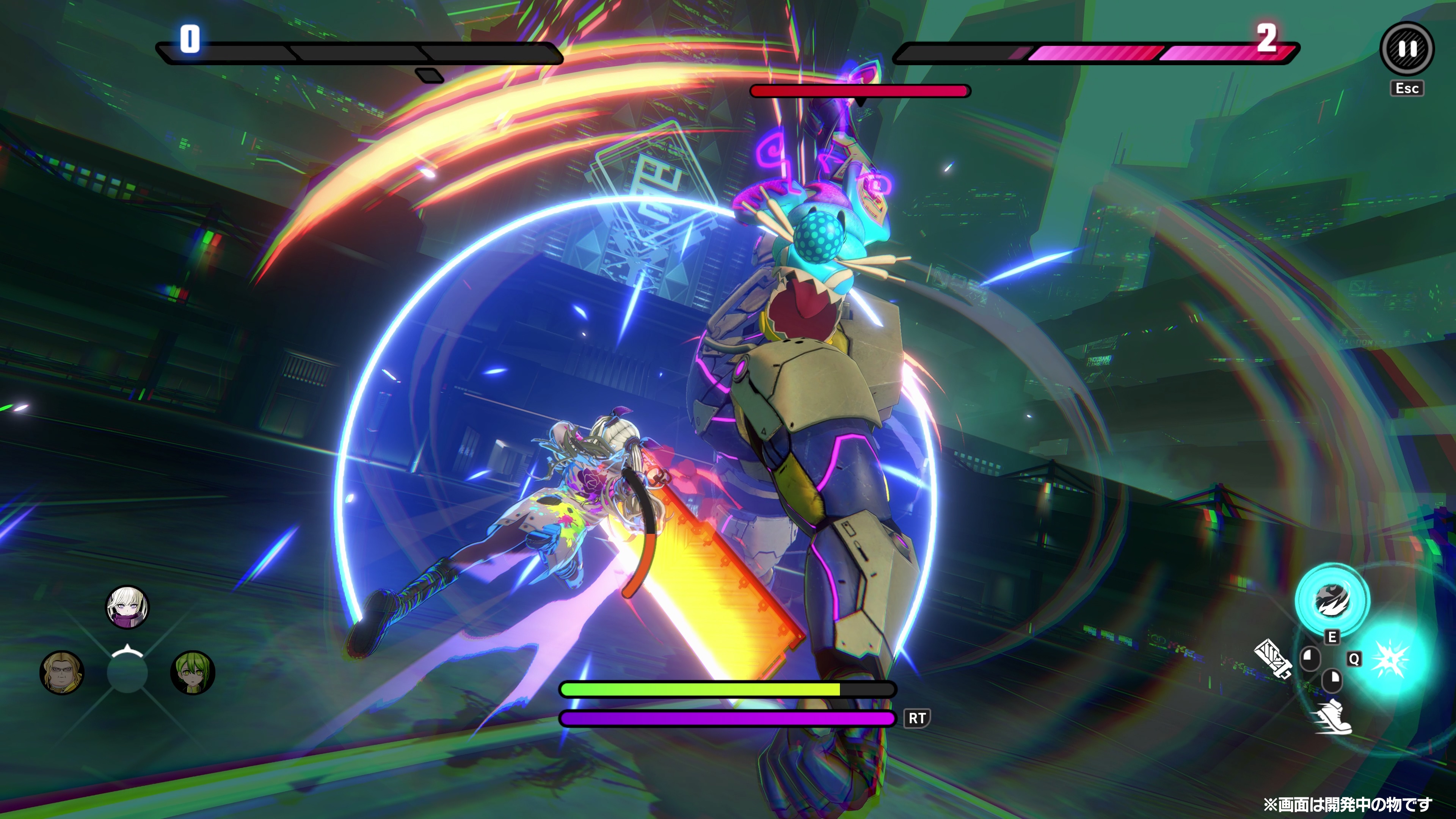Pause the game with the pause button
Viewport: 1456px width, 819px height.
point(1407,49)
